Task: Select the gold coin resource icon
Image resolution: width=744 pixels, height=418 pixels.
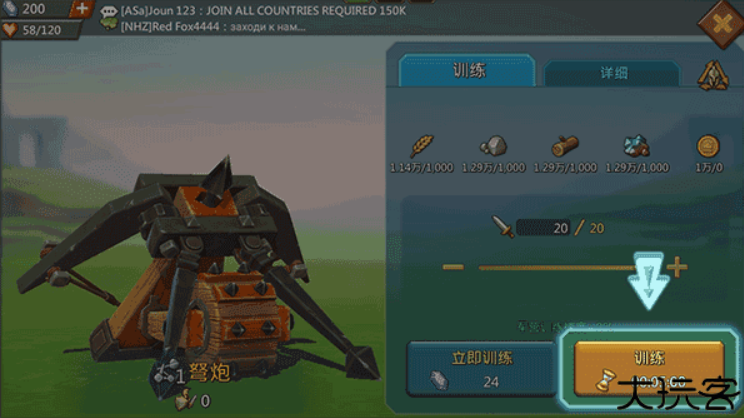Action: click(709, 146)
